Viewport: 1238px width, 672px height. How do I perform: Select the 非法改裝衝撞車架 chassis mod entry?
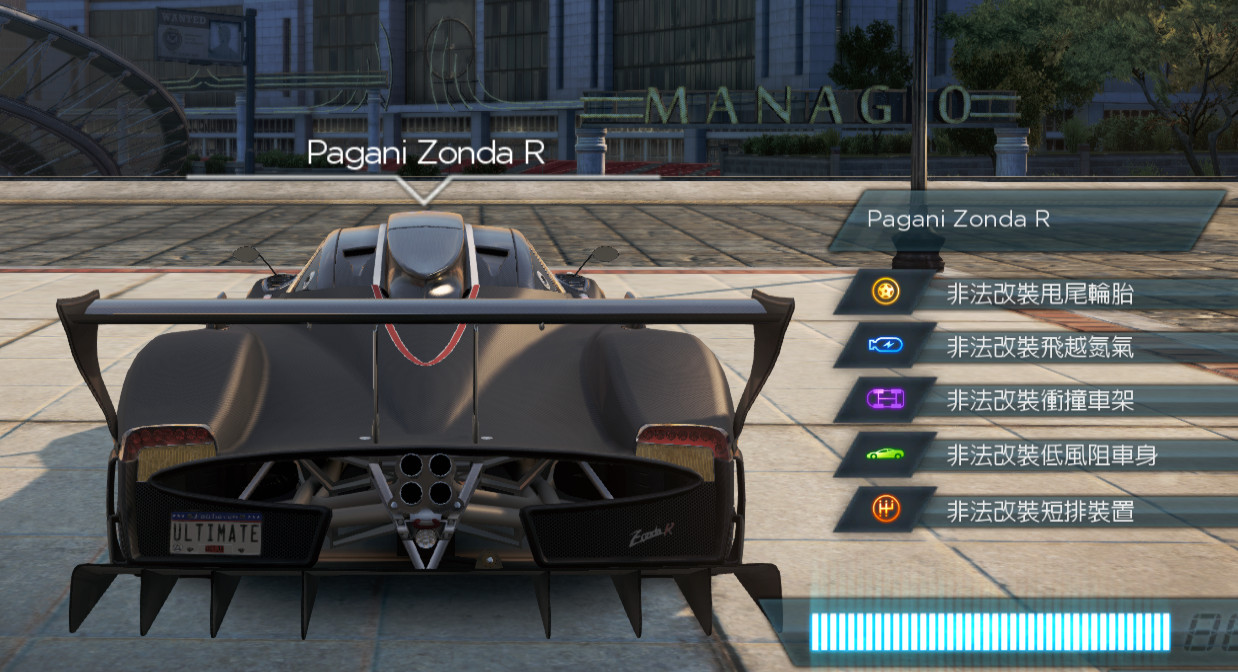pos(1040,401)
